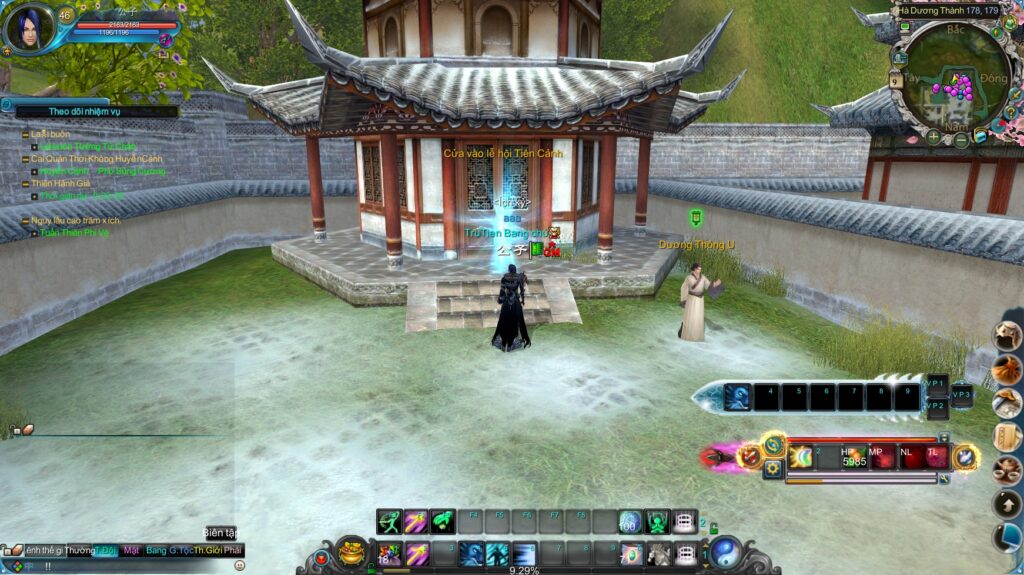Viewport: 1024px width, 575px height.
Task: Switch chat to the Thường tab
Action: pos(80,551)
